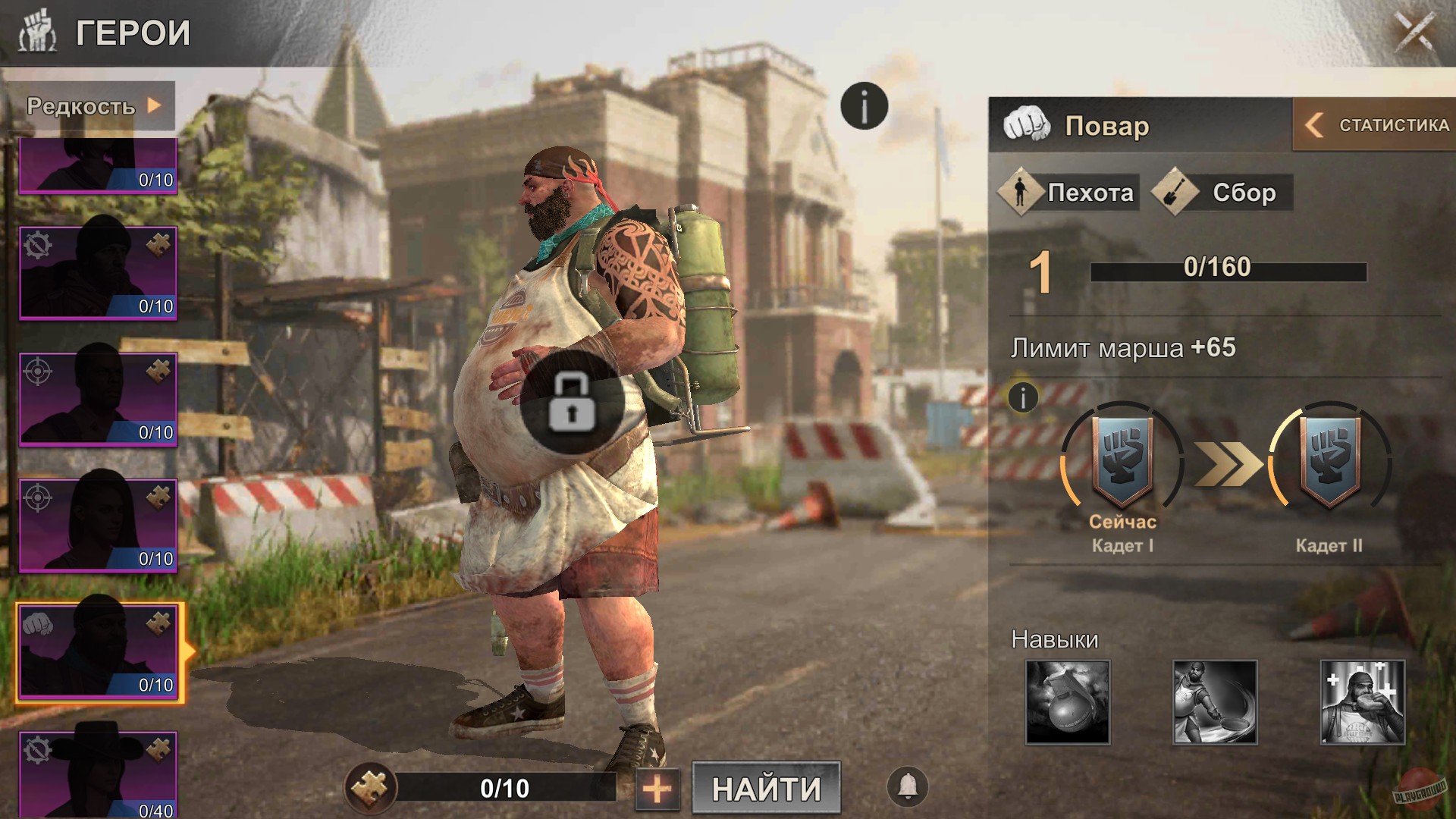
Task: Open the Повар hero panel header
Action: tap(1107, 127)
